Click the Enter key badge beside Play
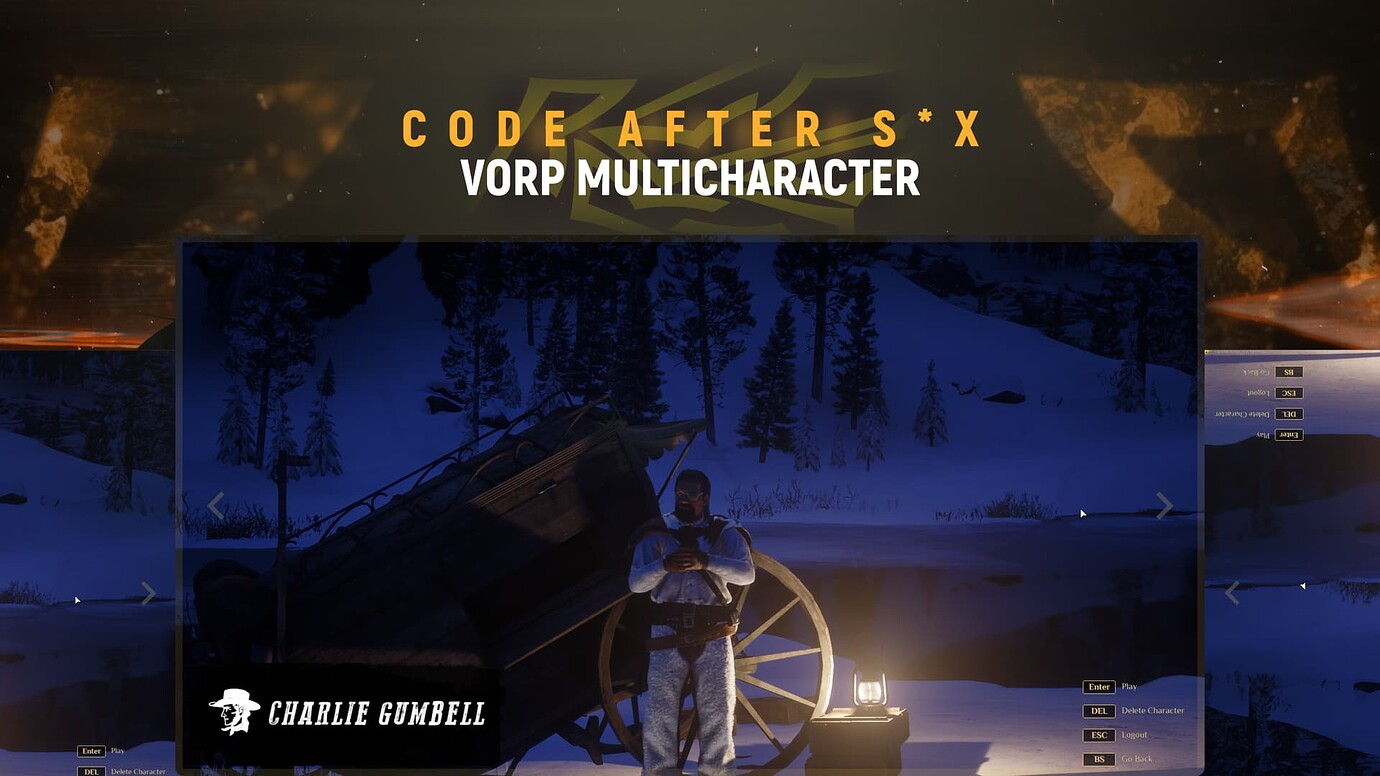The image size is (1380, 776). point(1098,686)
